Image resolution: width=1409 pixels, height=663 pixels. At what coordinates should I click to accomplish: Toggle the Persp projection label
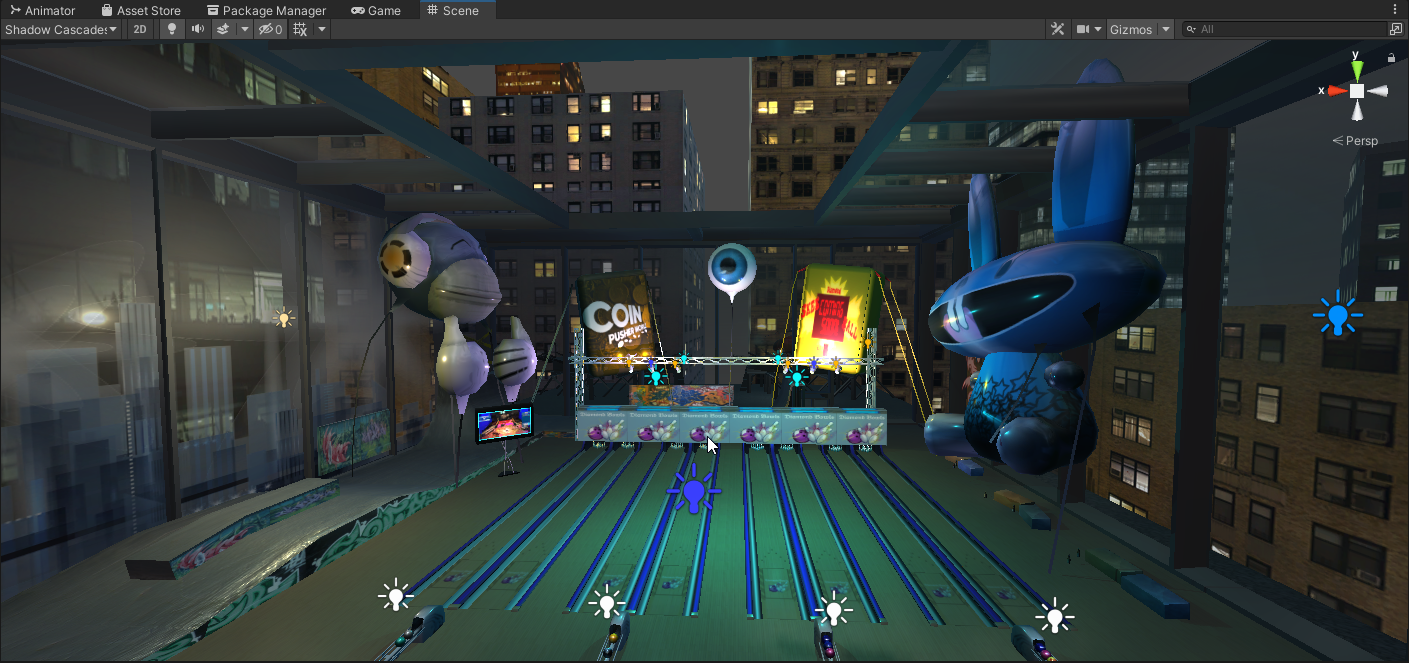1360,141
